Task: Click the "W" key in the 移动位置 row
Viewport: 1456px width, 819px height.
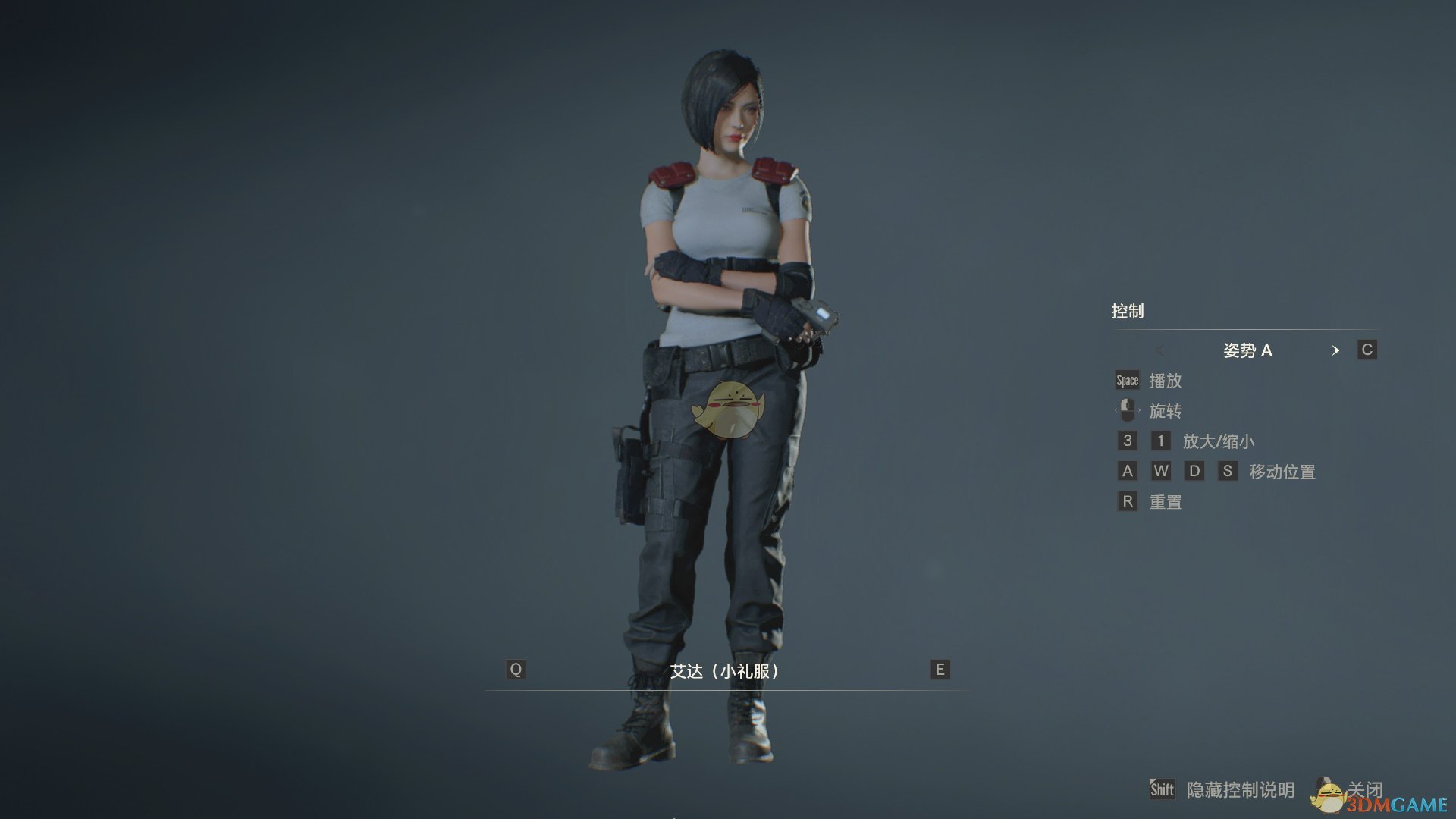Action: (1161, 471)
